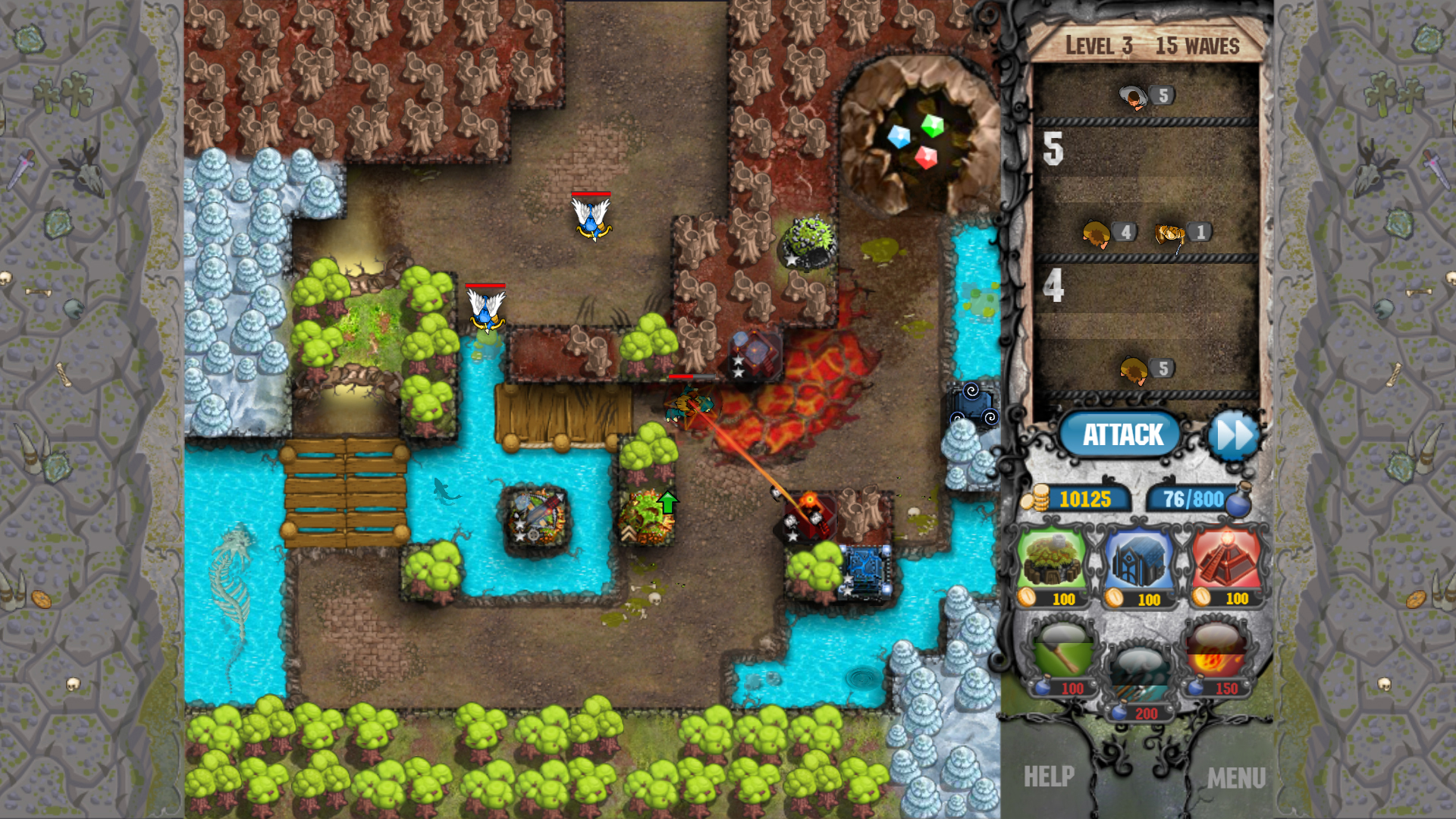
Task: Use the Meteor spell costing 150
Action: (1216, 654)
